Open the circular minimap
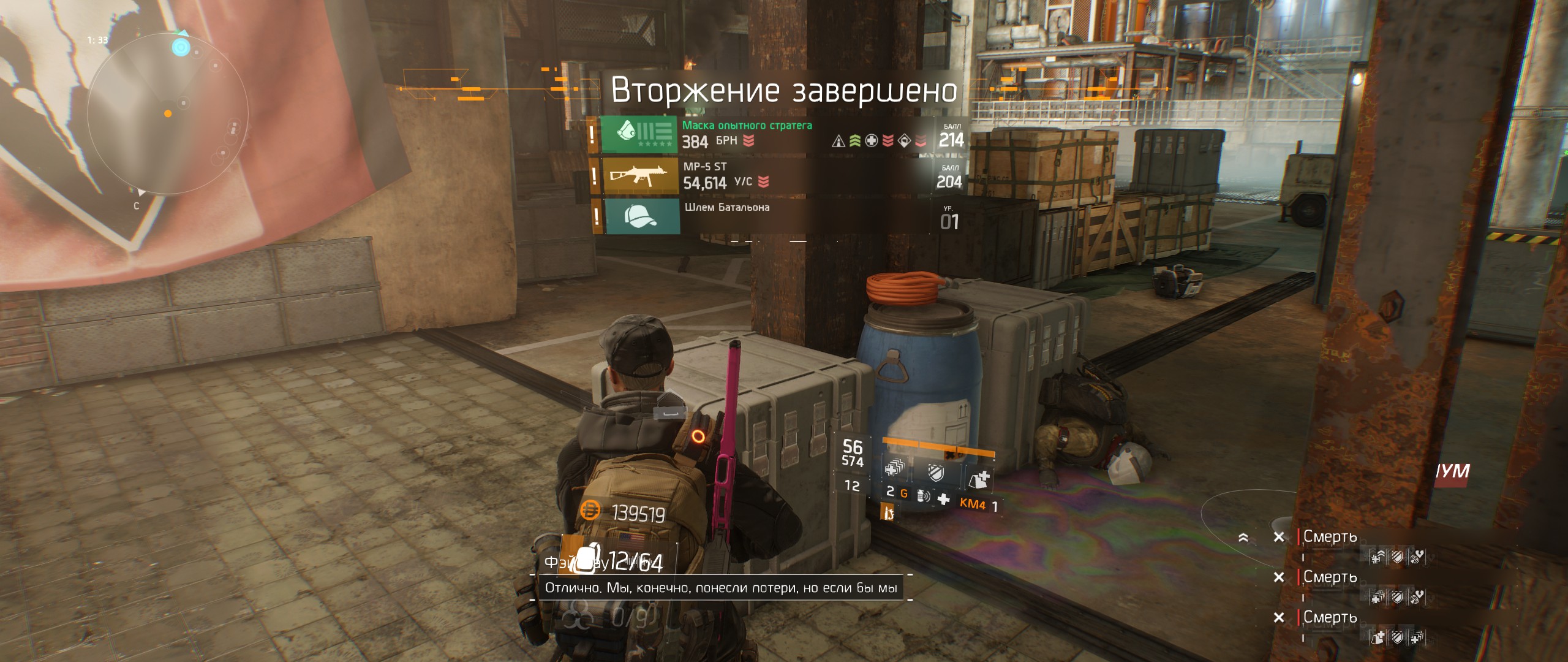 pos(167,114)
